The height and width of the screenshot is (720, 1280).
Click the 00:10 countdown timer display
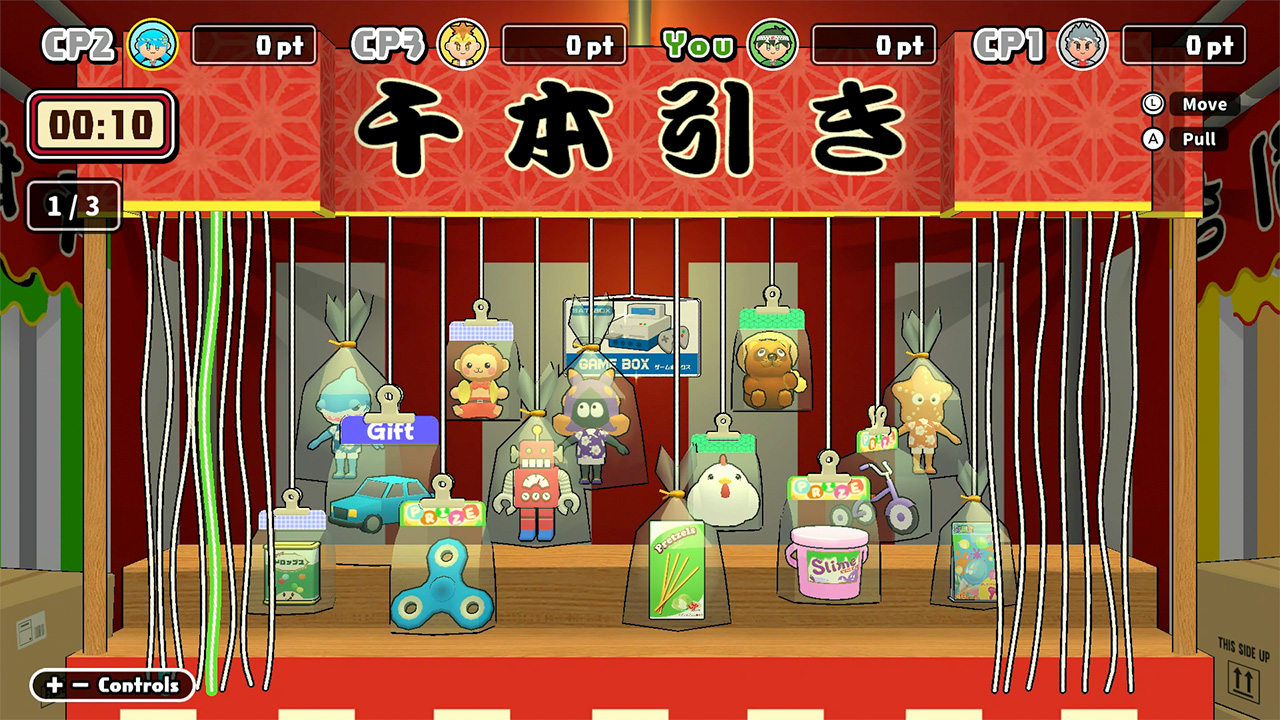coord(98,124)
